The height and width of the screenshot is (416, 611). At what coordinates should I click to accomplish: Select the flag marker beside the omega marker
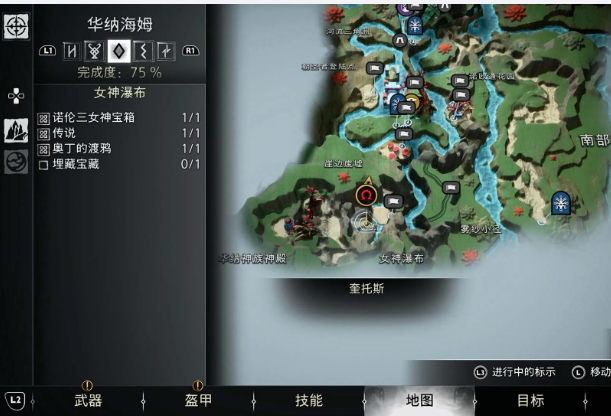pos(393,201)
